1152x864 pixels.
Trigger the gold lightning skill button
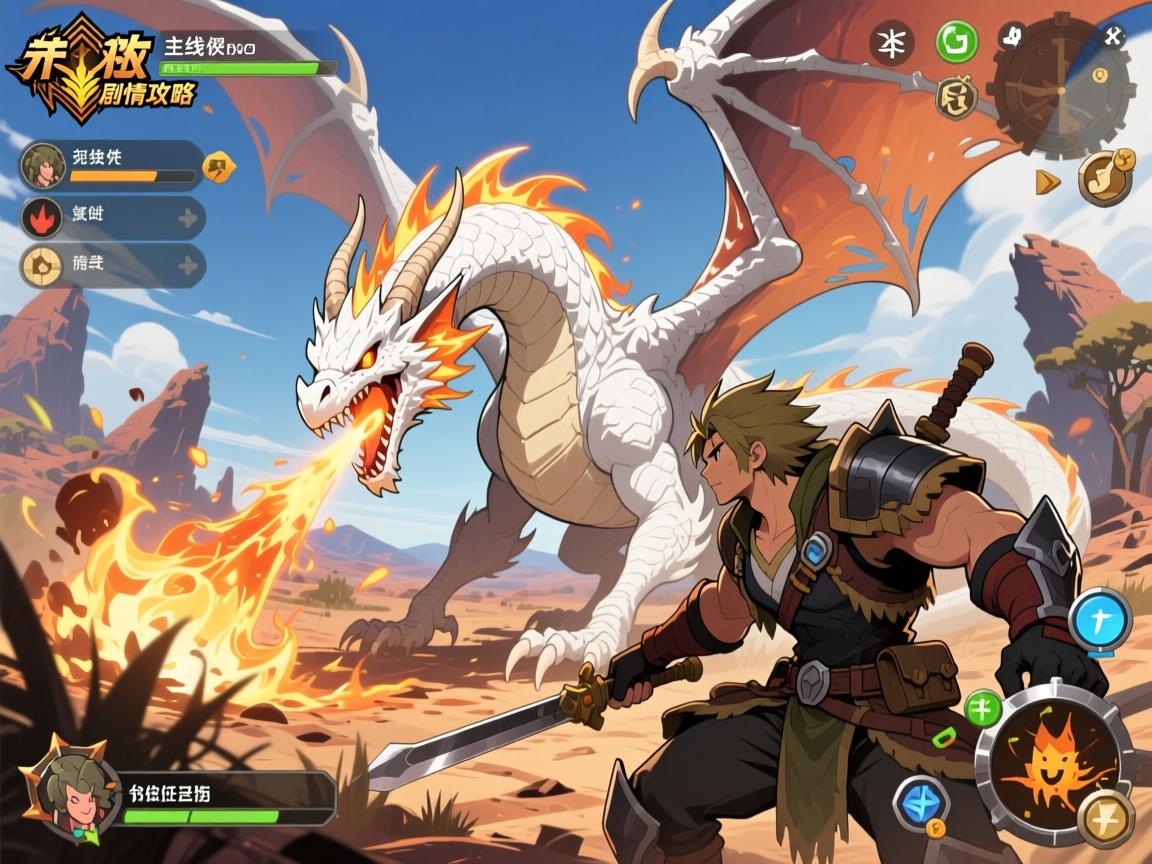pos(1106,818)
